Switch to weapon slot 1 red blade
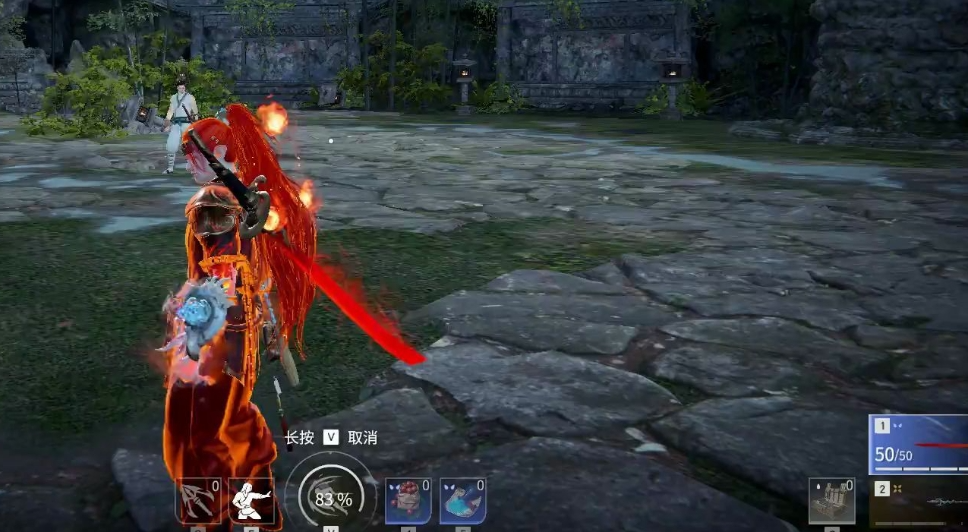The height and width of the screenshot is (532, 968). [x=918, y=444]
